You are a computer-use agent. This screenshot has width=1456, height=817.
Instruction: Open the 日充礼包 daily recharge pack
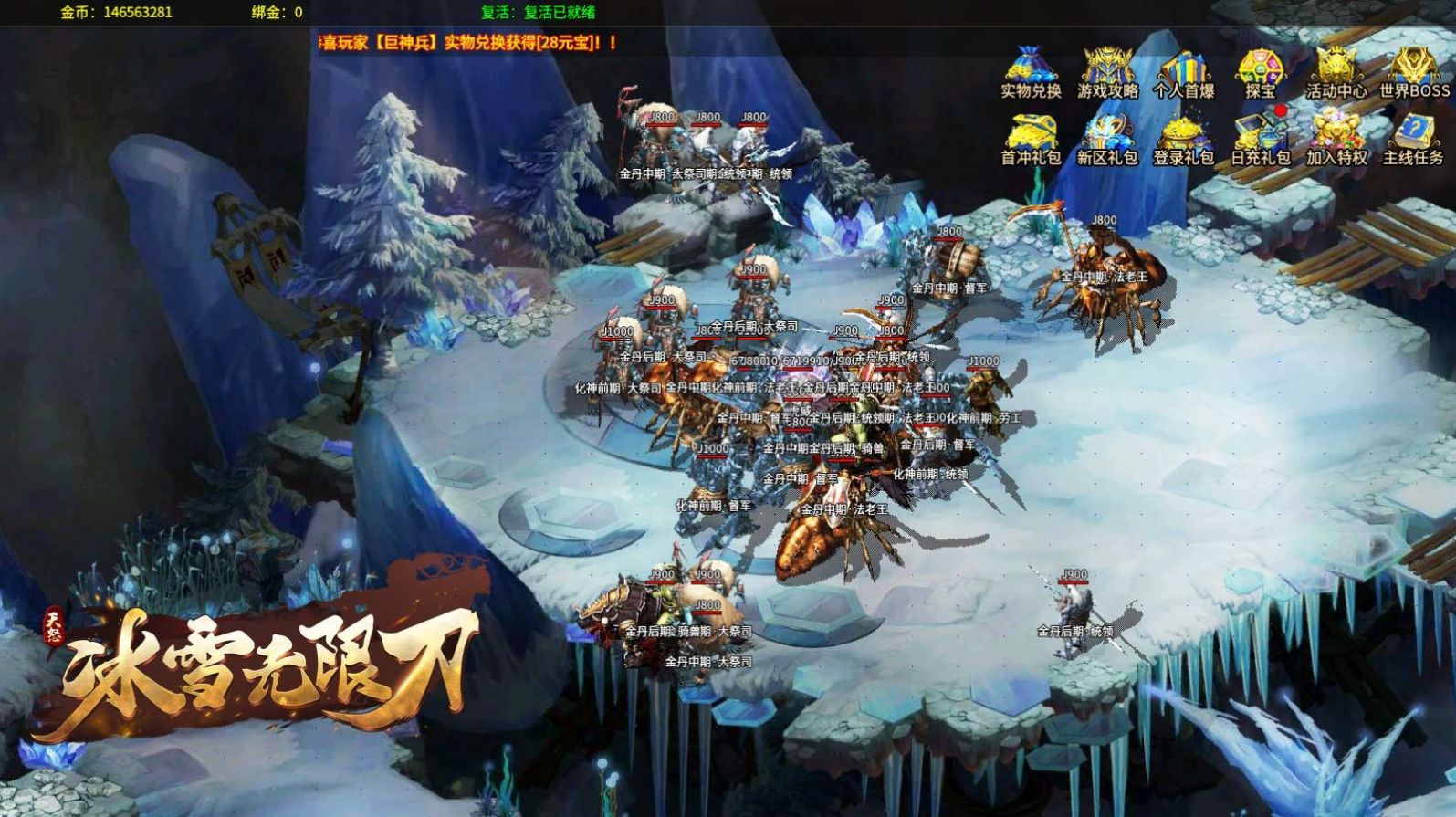point(1261,140)
